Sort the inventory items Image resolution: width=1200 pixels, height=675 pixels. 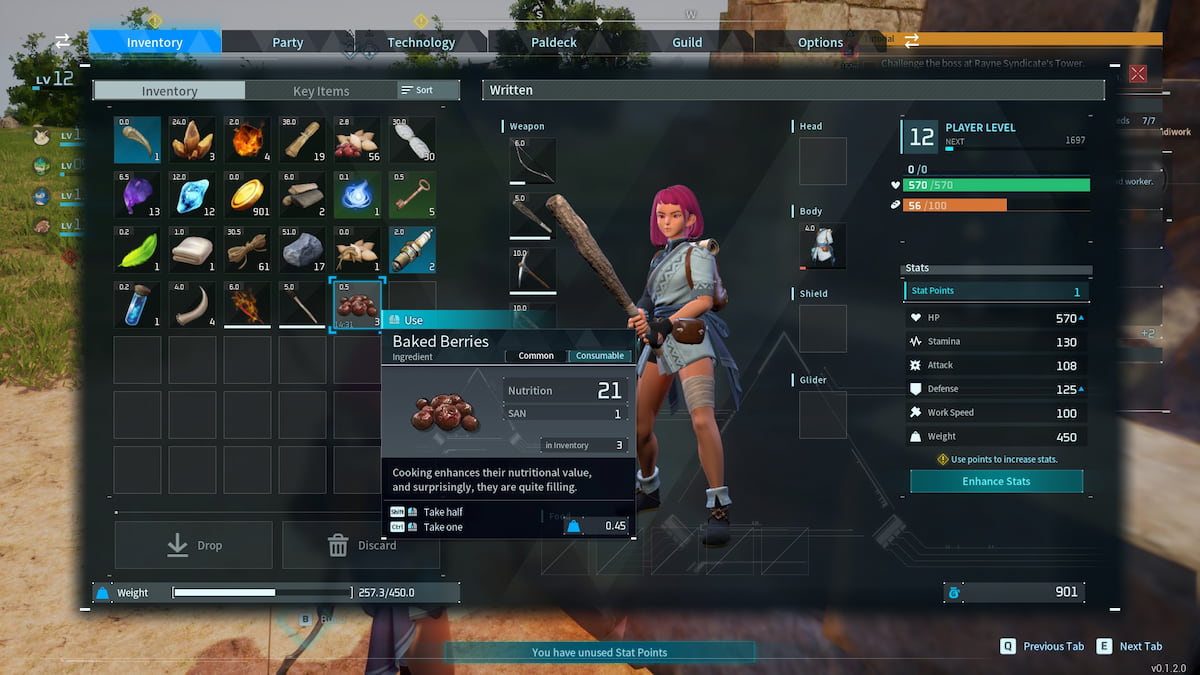[x=418, y=90]
